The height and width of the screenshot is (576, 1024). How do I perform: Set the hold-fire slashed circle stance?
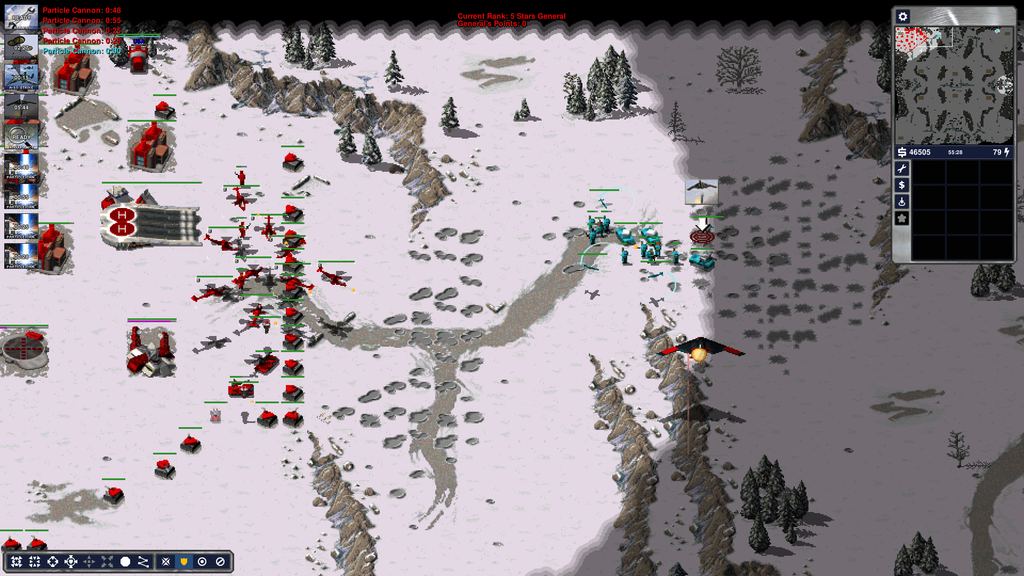(x=220, y=562)
